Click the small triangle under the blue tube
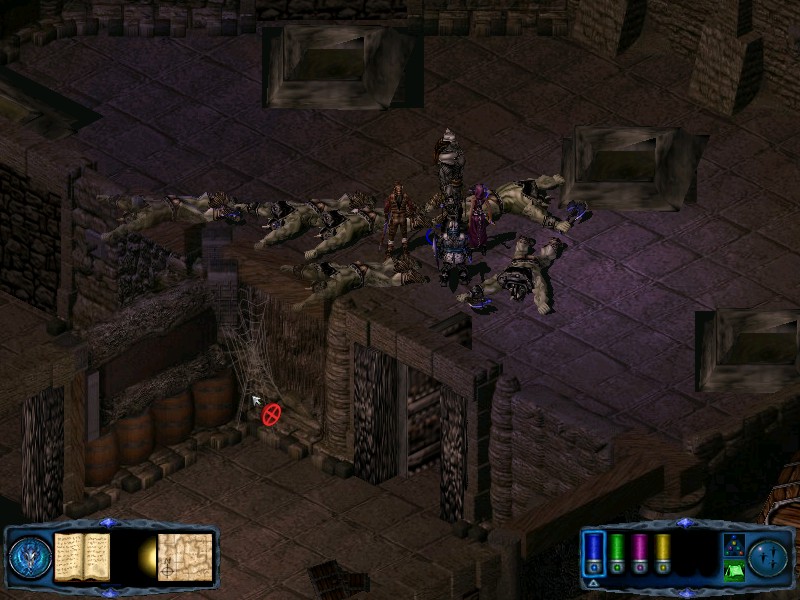 pos(593,581)
